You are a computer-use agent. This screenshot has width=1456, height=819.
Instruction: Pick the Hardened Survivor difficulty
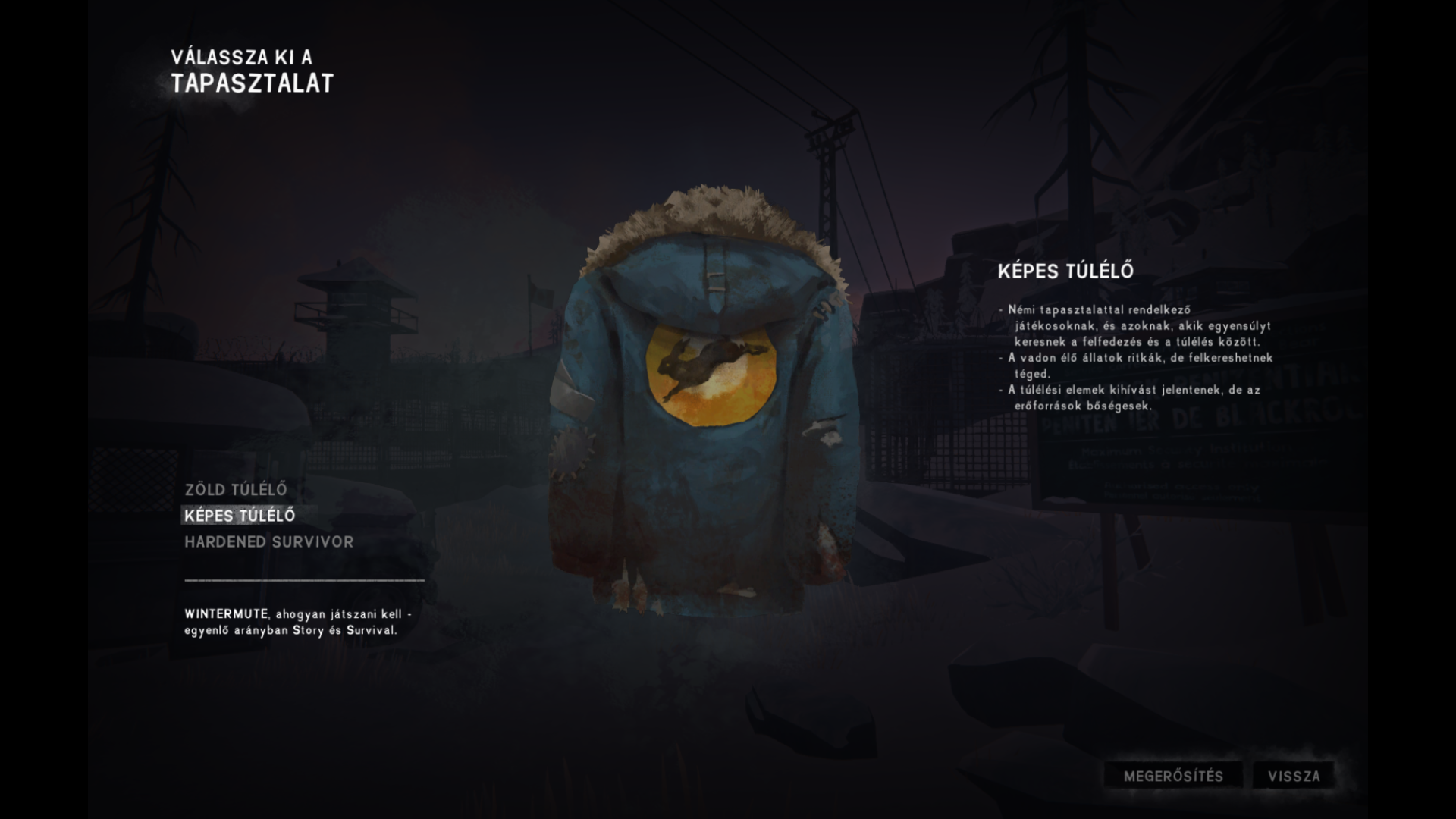[268, 542]
